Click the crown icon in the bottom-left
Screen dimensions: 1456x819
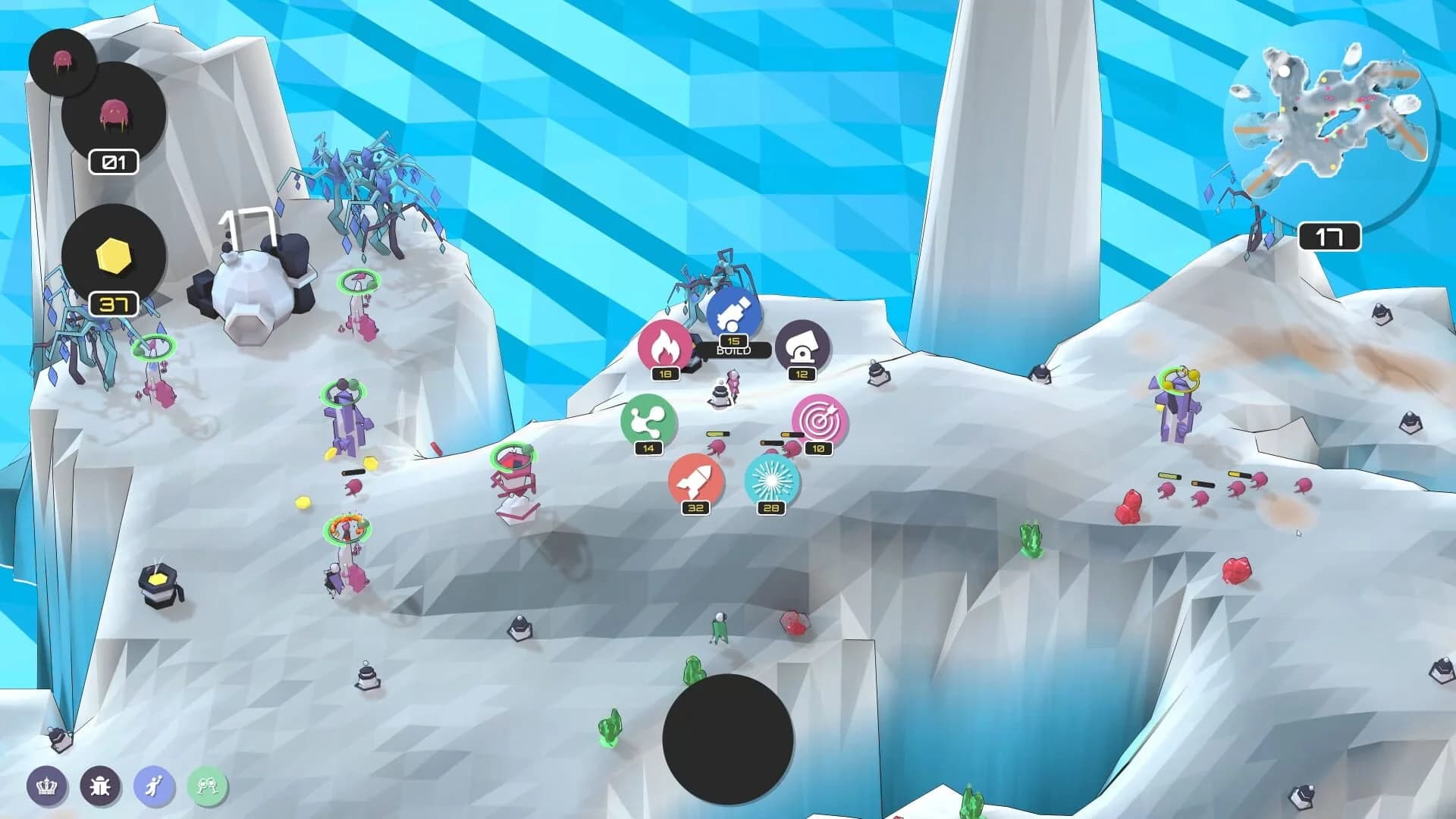click(x=47, y=787)
